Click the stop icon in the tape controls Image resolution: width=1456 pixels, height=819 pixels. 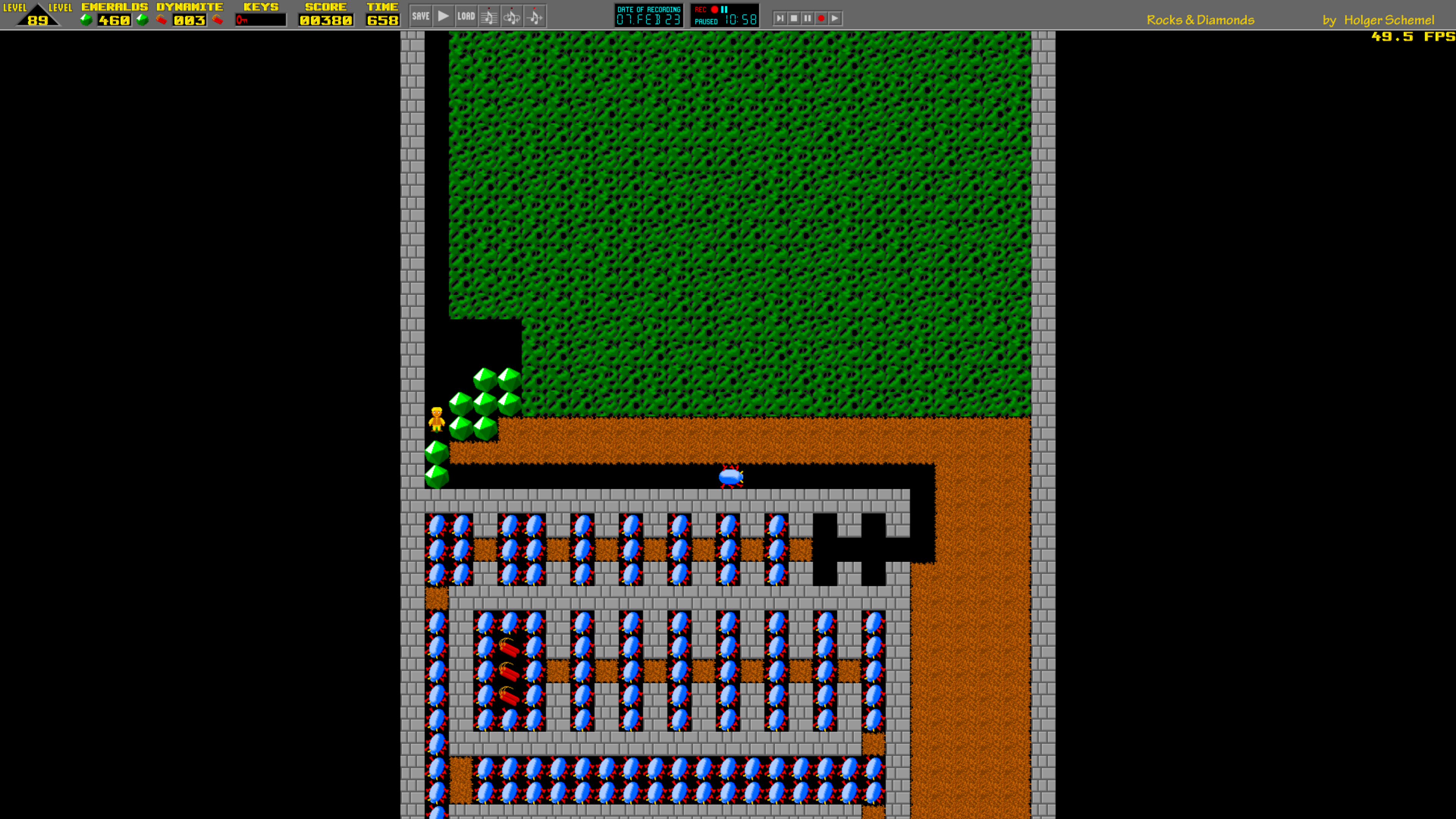click(795, 18)
